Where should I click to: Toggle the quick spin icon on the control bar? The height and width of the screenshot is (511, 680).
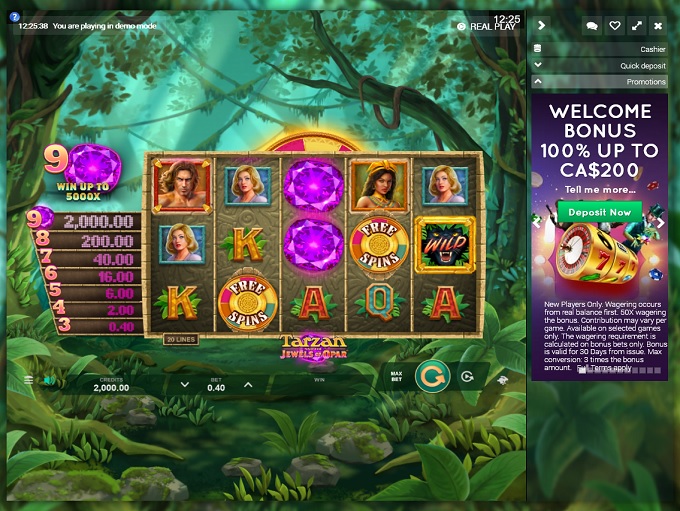coord(502,380)
